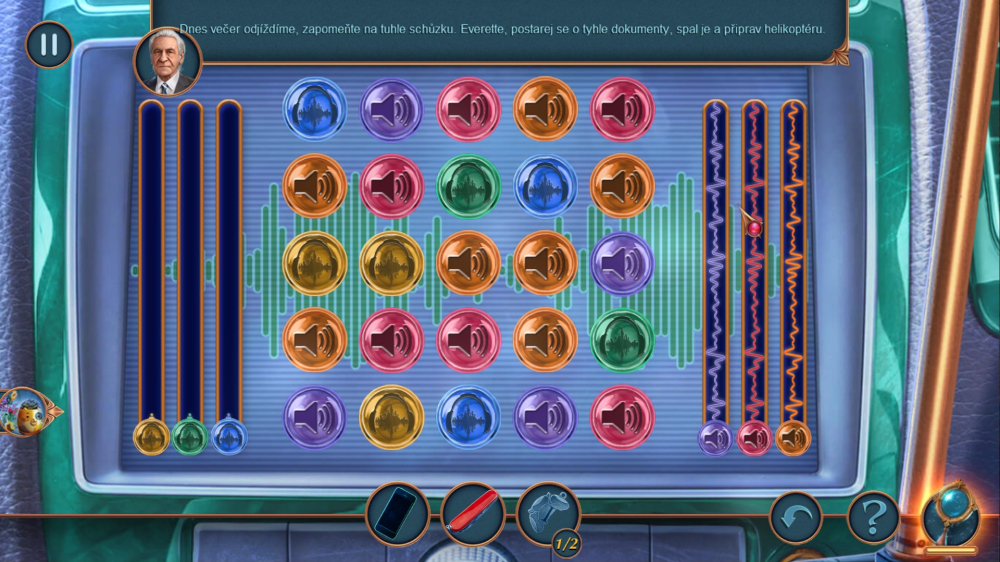Click the small green waveform button under tube
Screen dimensions: 1000x562
tap(190, 437)
